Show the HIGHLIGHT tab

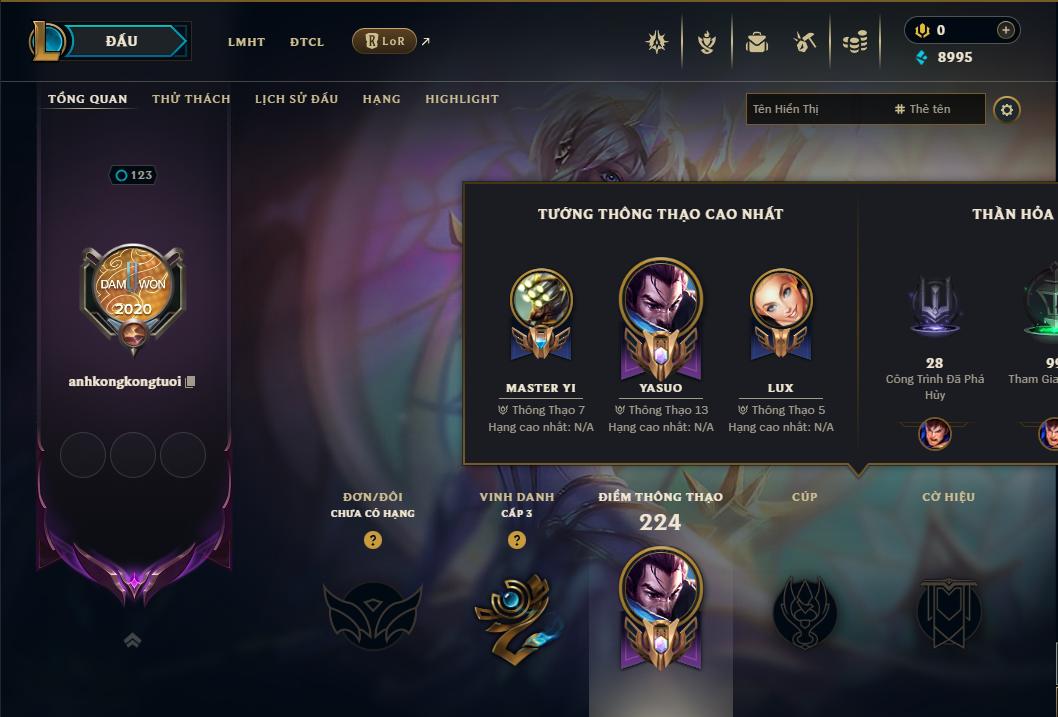click(462, 99)
